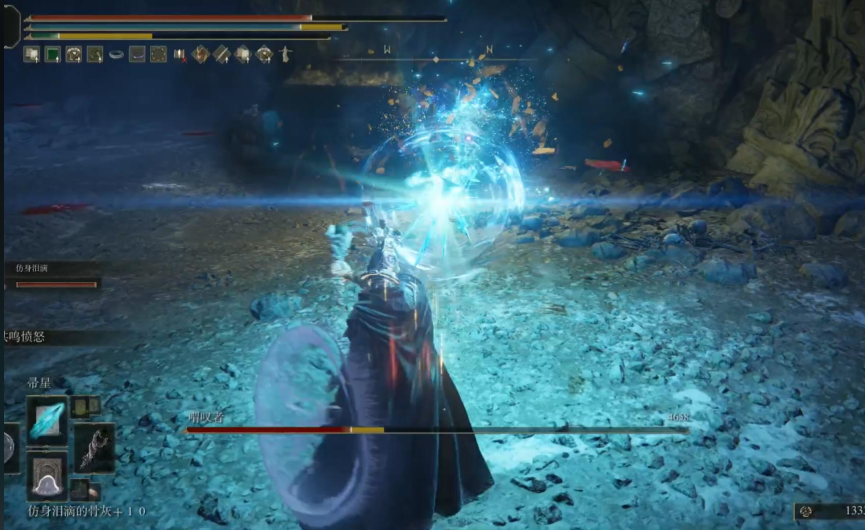Select the Comet spell slot
The height and width of the screenshot is (530, 865).
[x=48, y=420]
